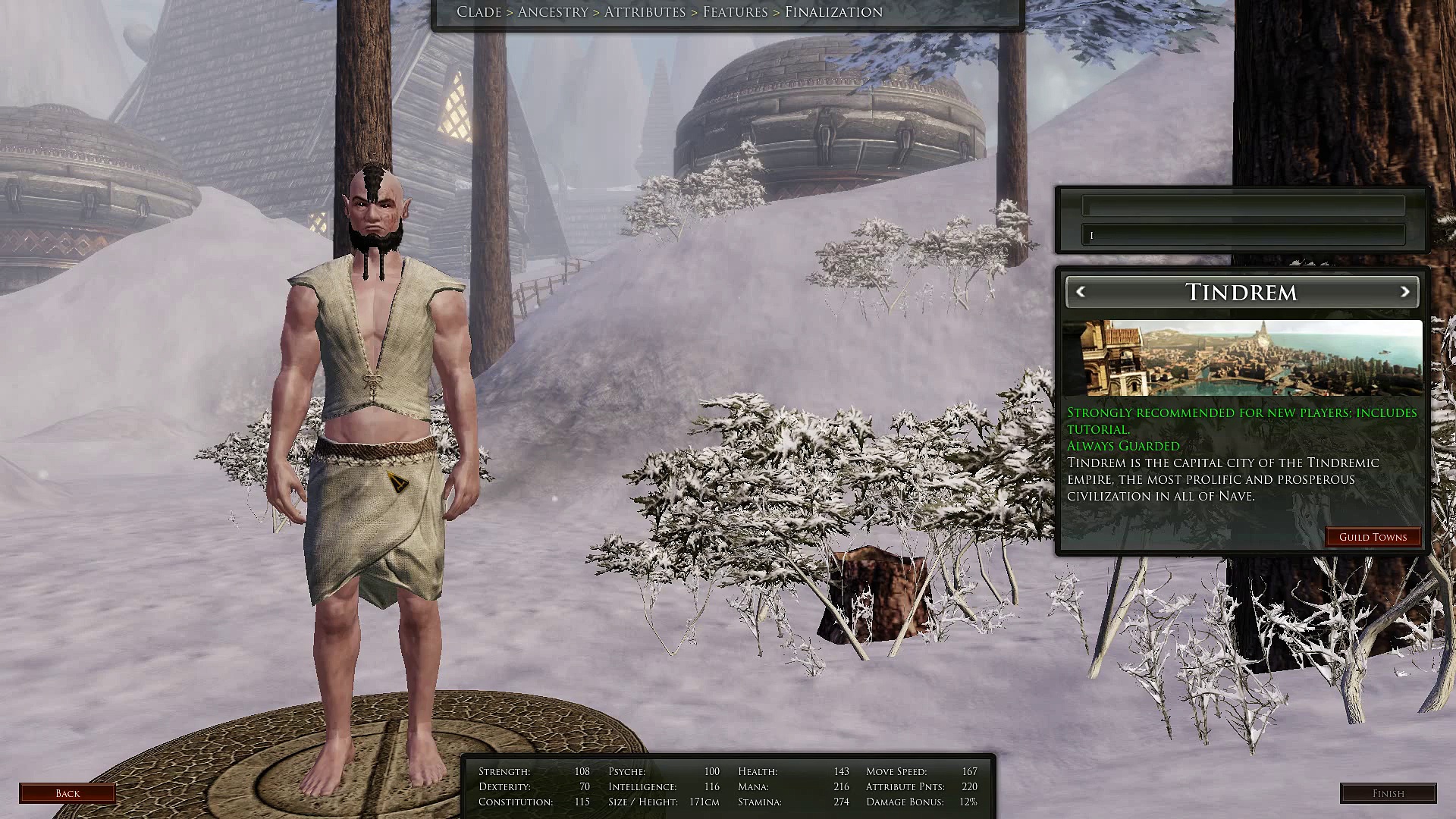The width and height of the screenshot is (1456, 819).
Task: Return to the Clade step
Action: click(479, 12)
